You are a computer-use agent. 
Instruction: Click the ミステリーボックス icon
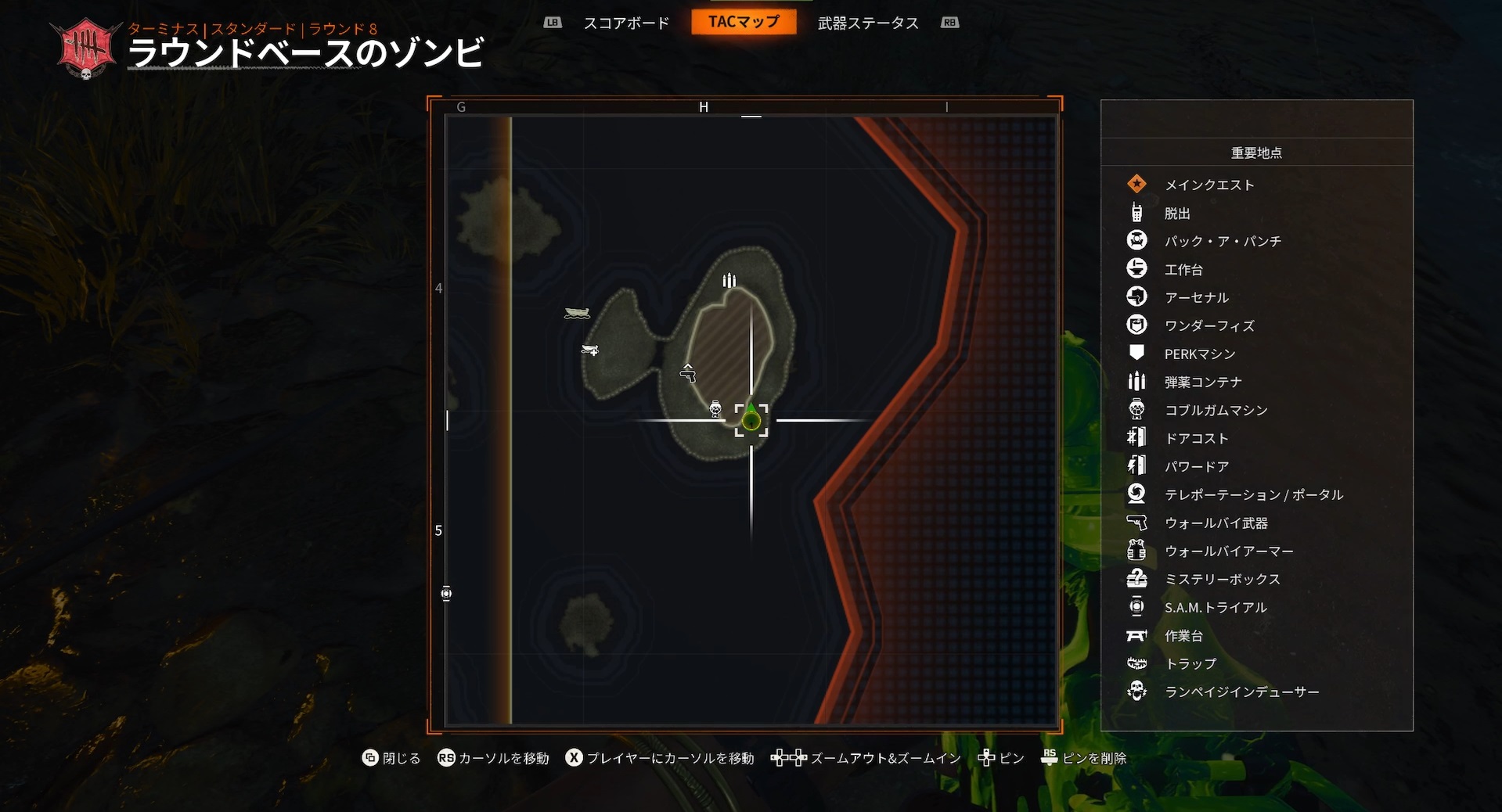pos(1136,579)
